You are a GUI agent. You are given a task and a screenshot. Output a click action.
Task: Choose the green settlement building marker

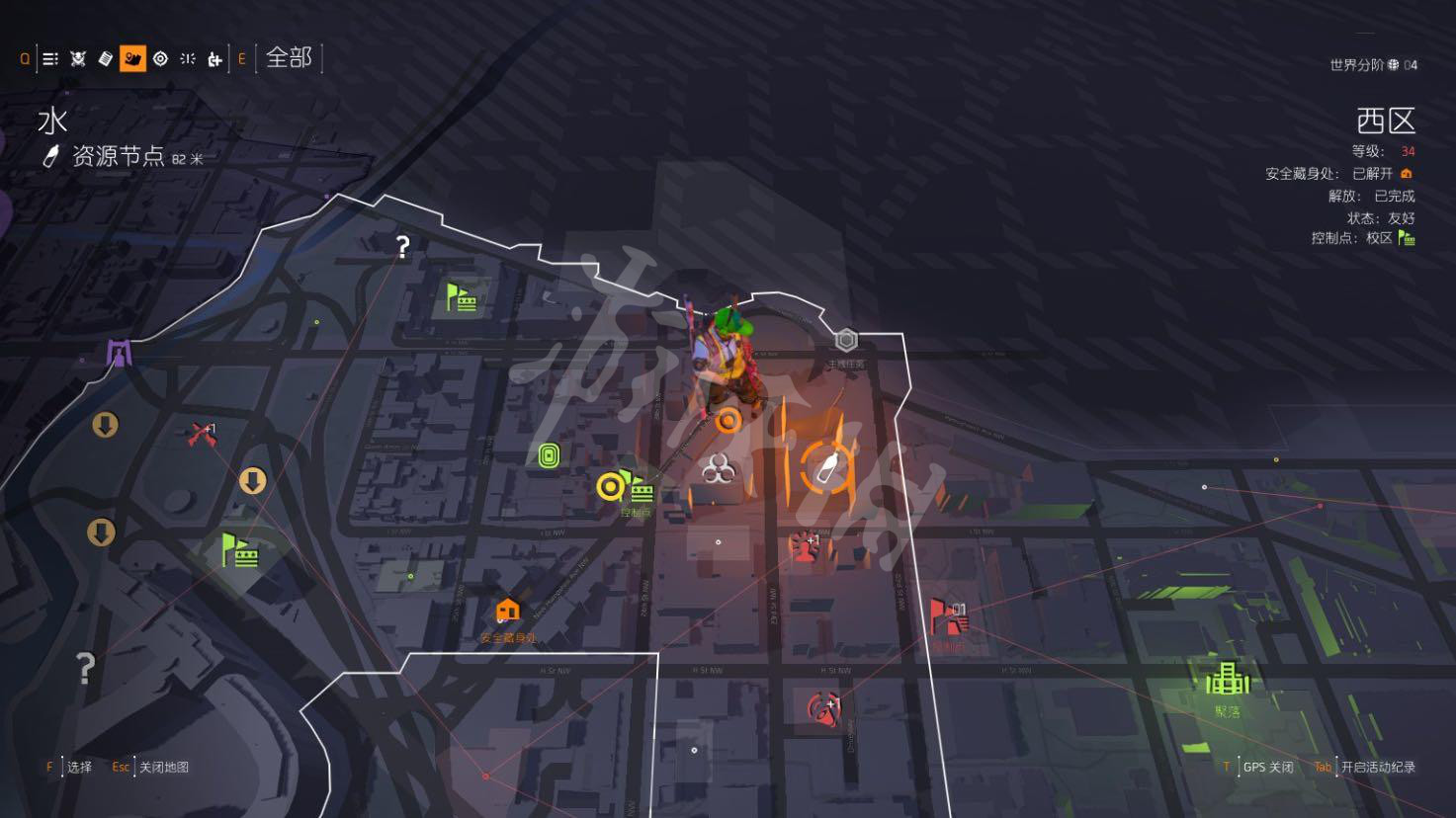[x=1227, y=679]
